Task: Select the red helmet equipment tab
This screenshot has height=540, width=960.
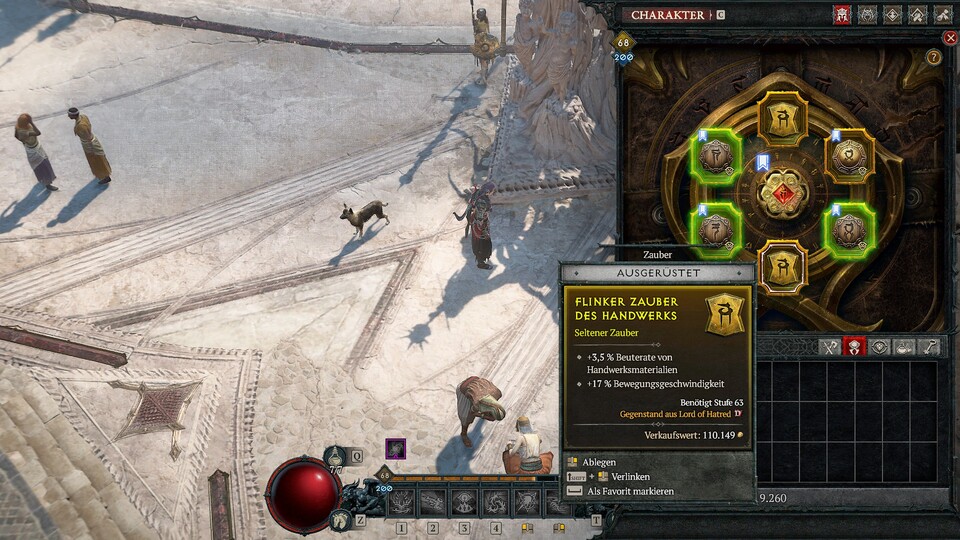Action: (841, 15)
